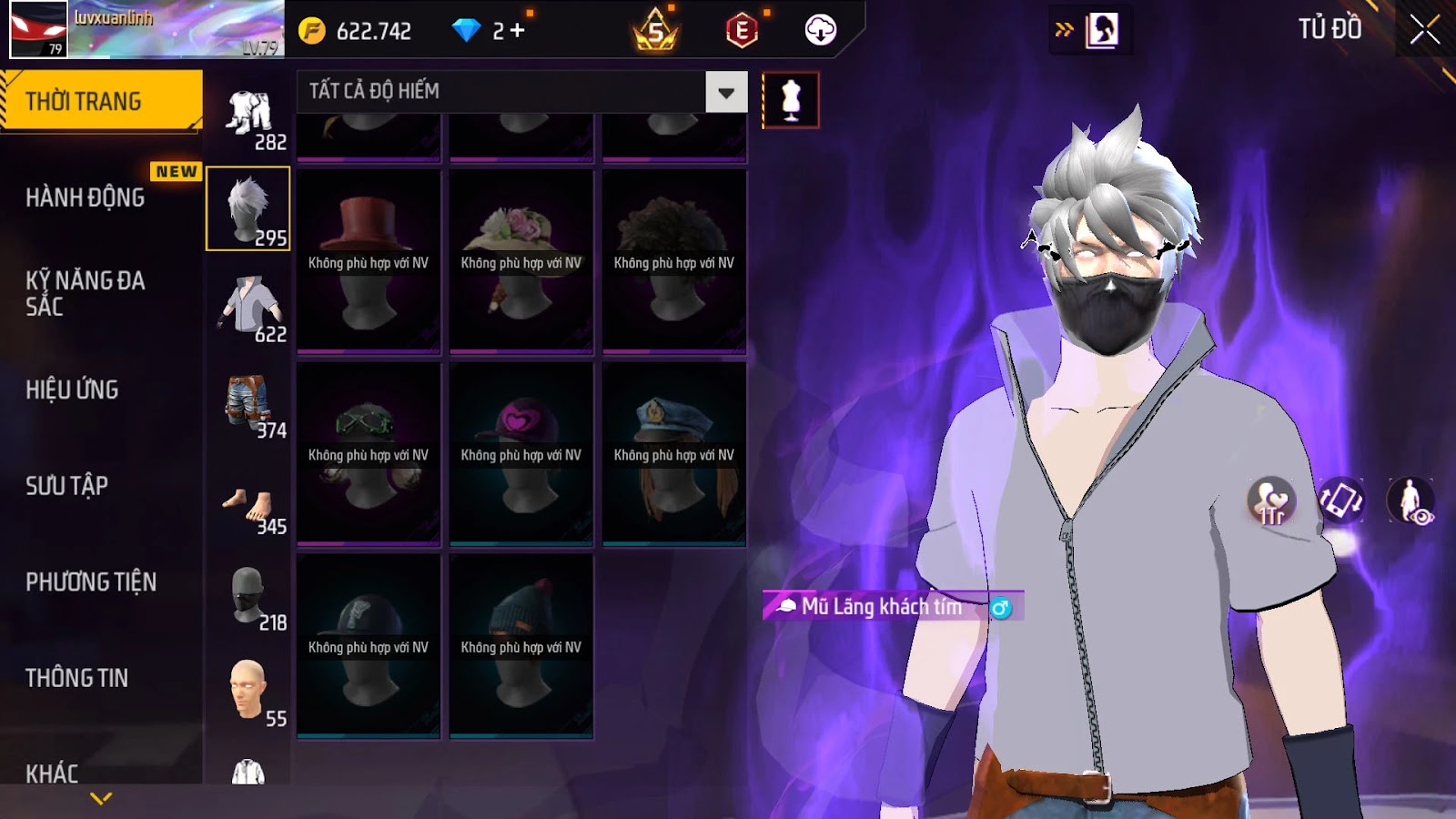This screenshot has height=819, width=1456.
Task: Open the pants category with 374 items
Action: [248, 404]
